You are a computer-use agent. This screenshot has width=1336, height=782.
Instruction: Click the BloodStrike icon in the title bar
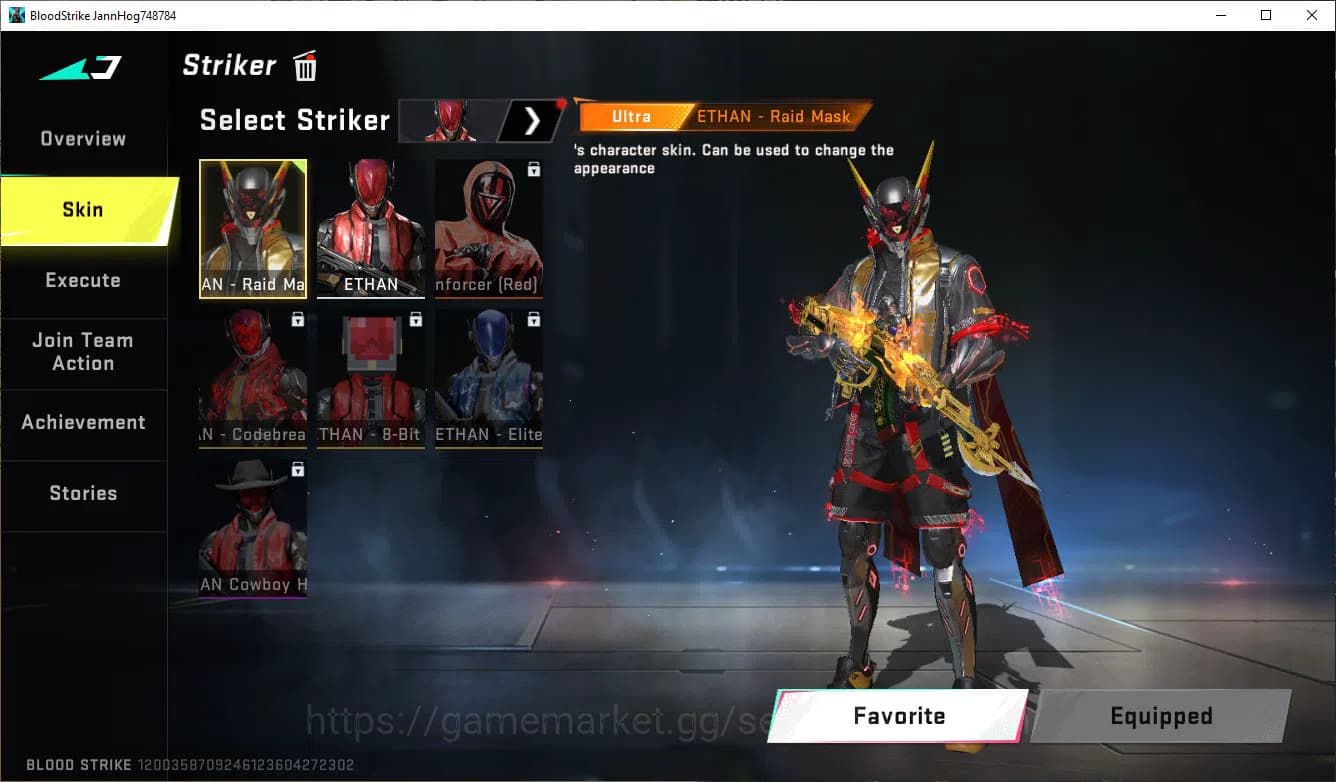(14, 15)
